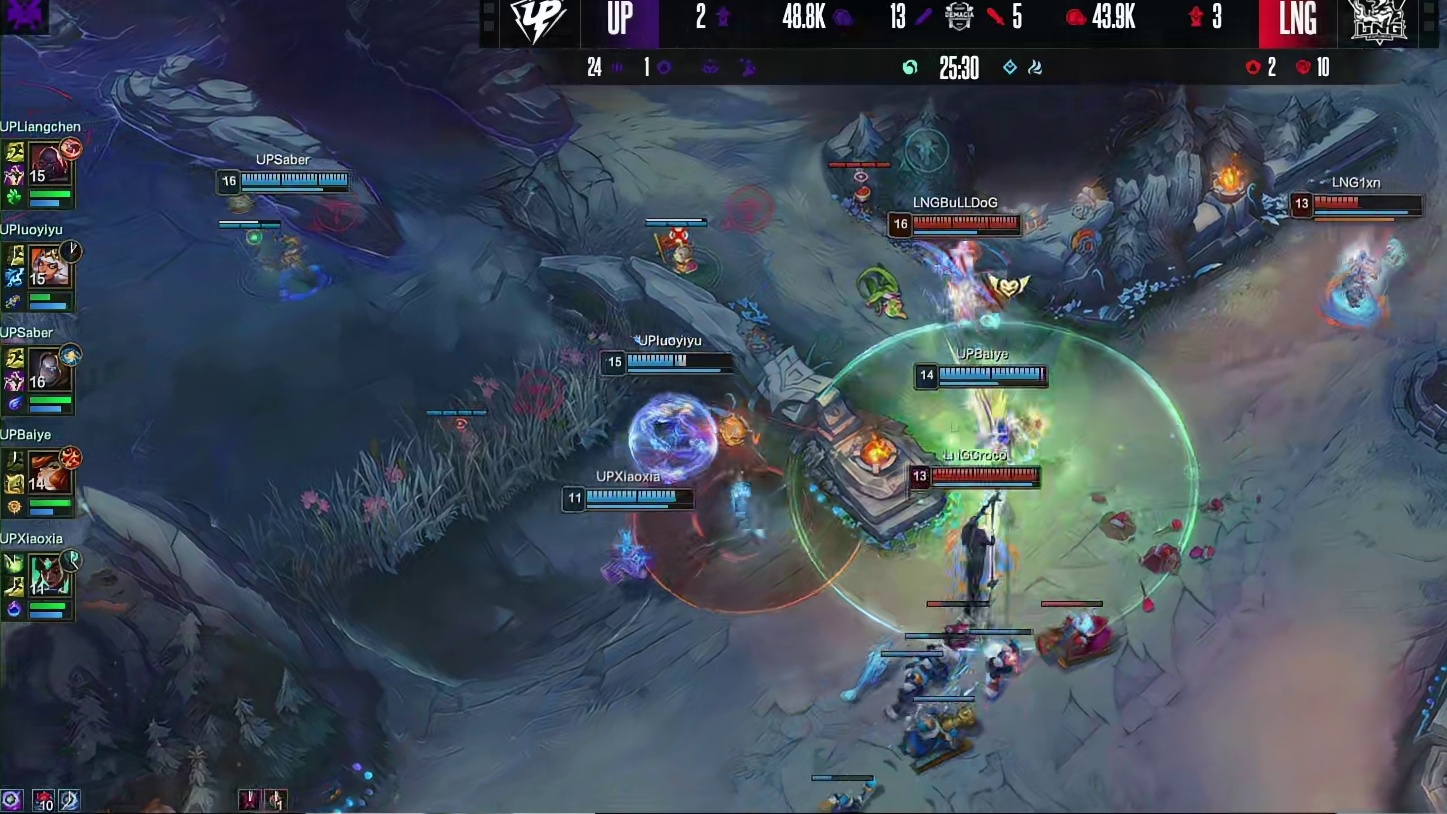Click the red icon showing number 10
Viewport: 1447px width, 814px height.
(43, 800)
